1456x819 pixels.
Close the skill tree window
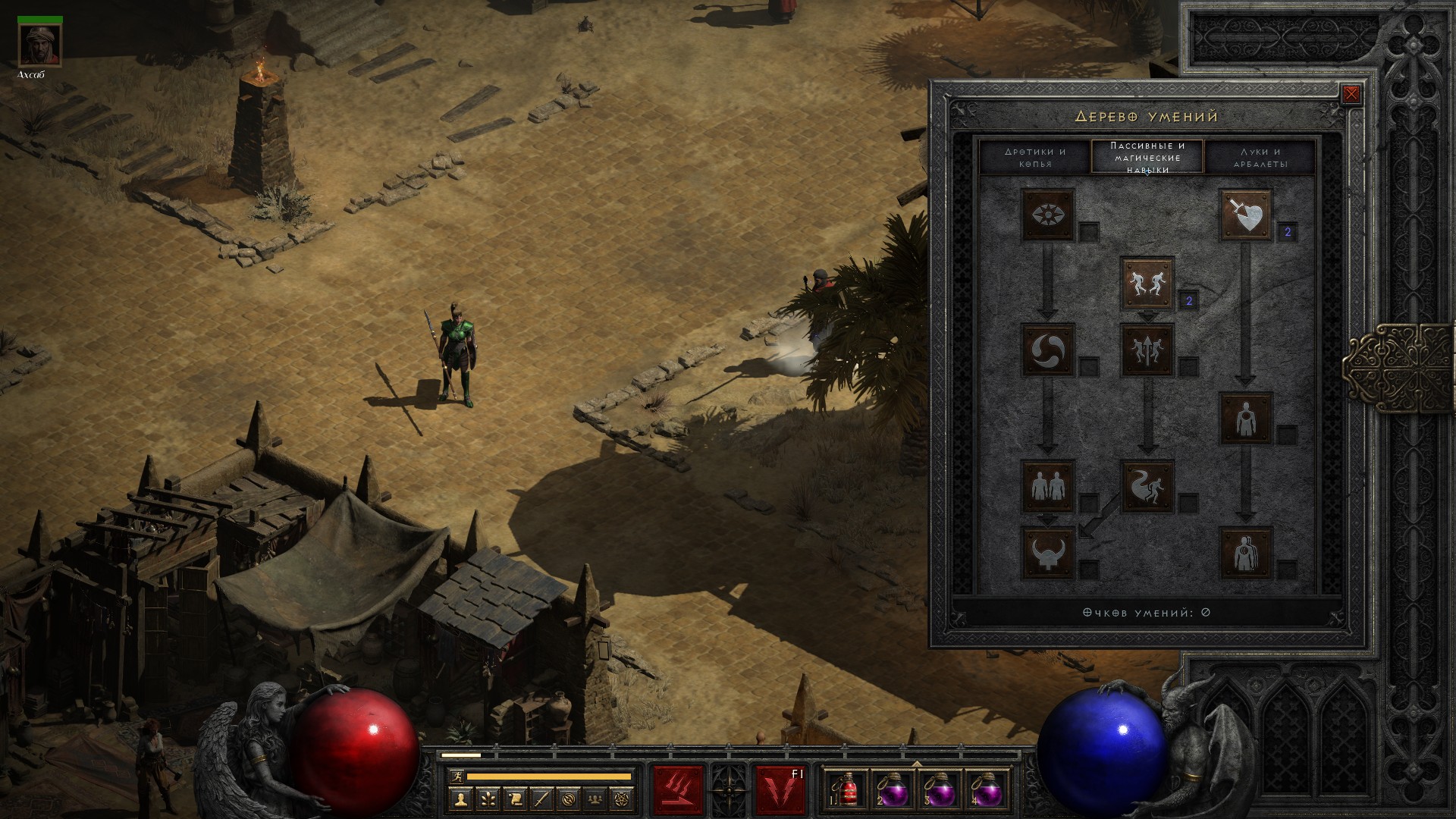pyautogui.click(x=1351, y=95)
